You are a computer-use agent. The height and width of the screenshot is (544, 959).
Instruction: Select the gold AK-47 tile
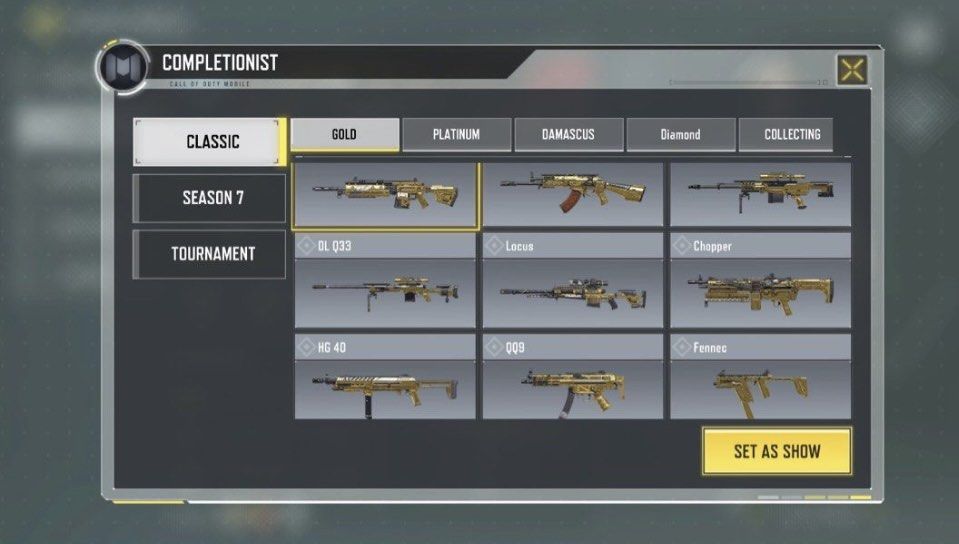pyautogui.click(x=572, y=194)
